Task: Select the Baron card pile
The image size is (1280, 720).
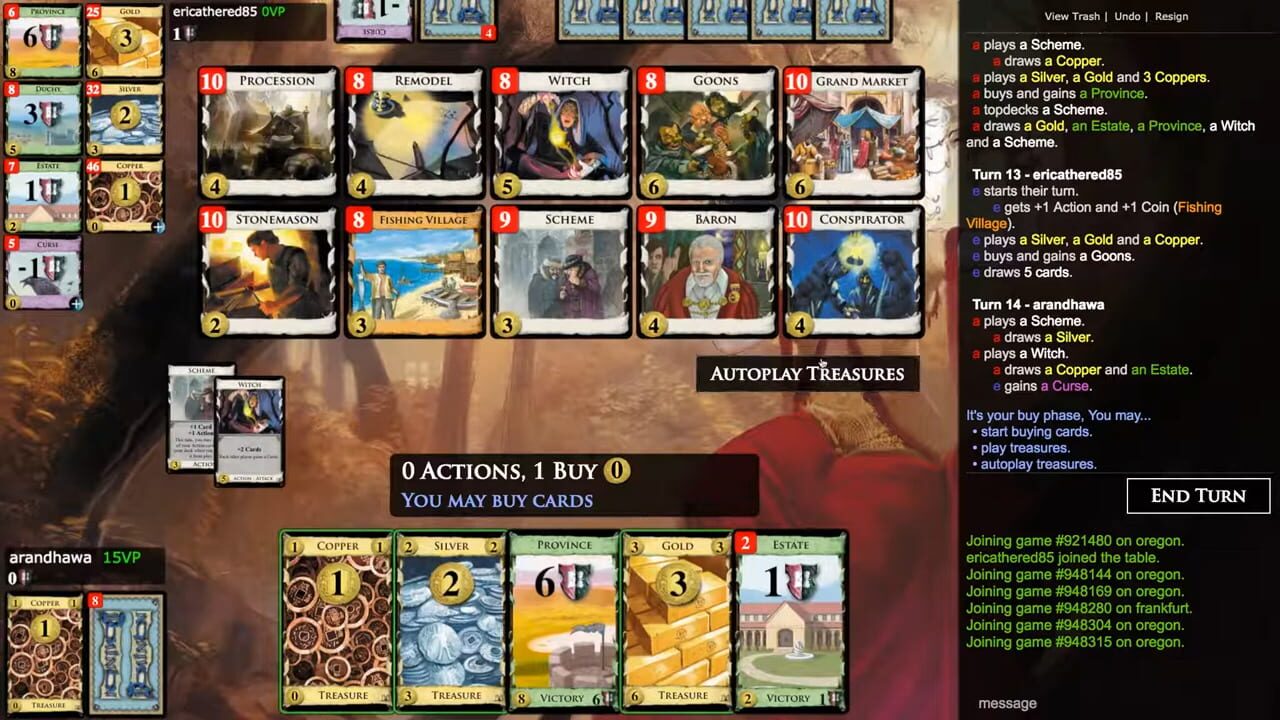Action: (707, 270)
